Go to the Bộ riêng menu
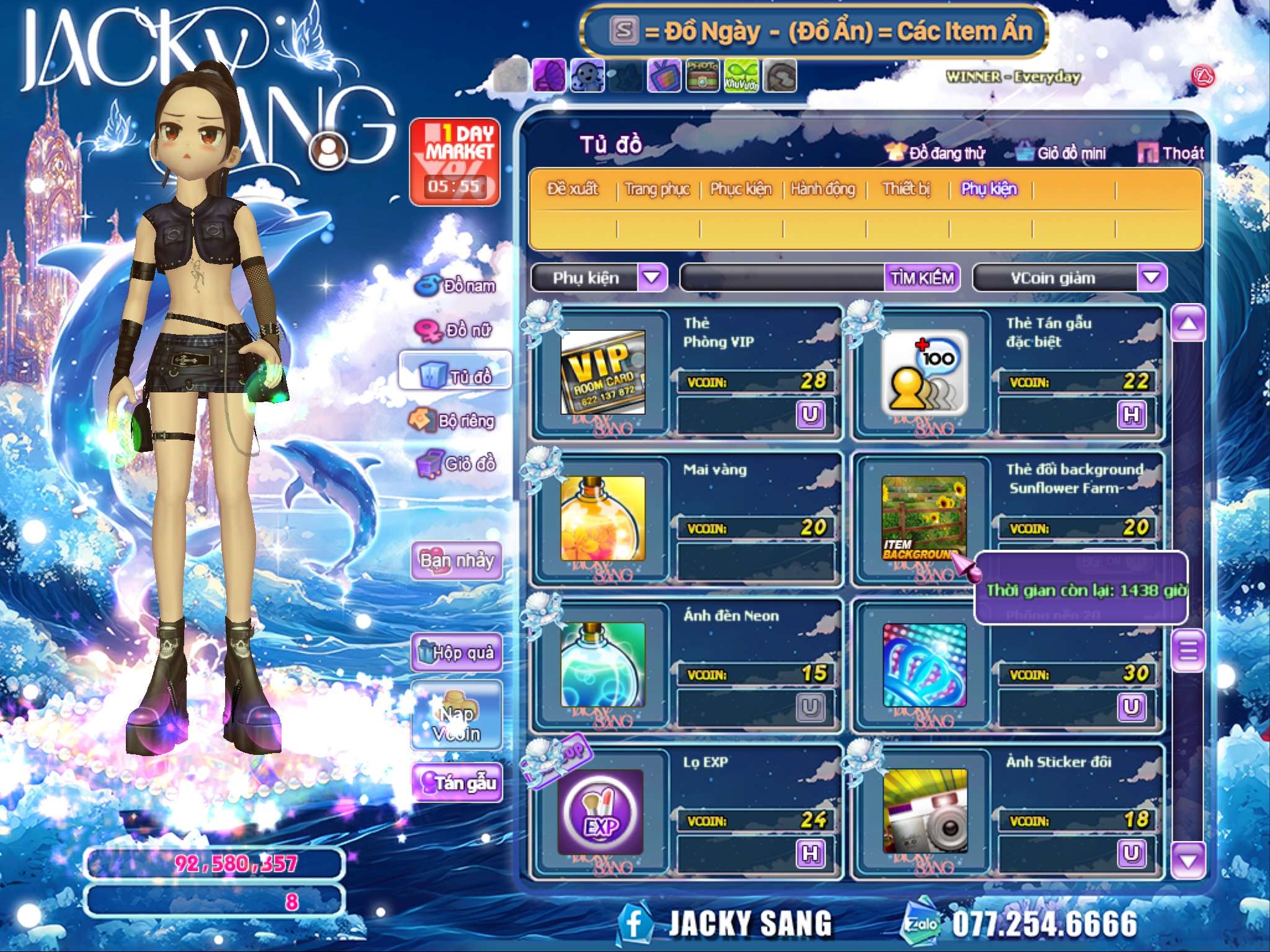 point(453,421)
